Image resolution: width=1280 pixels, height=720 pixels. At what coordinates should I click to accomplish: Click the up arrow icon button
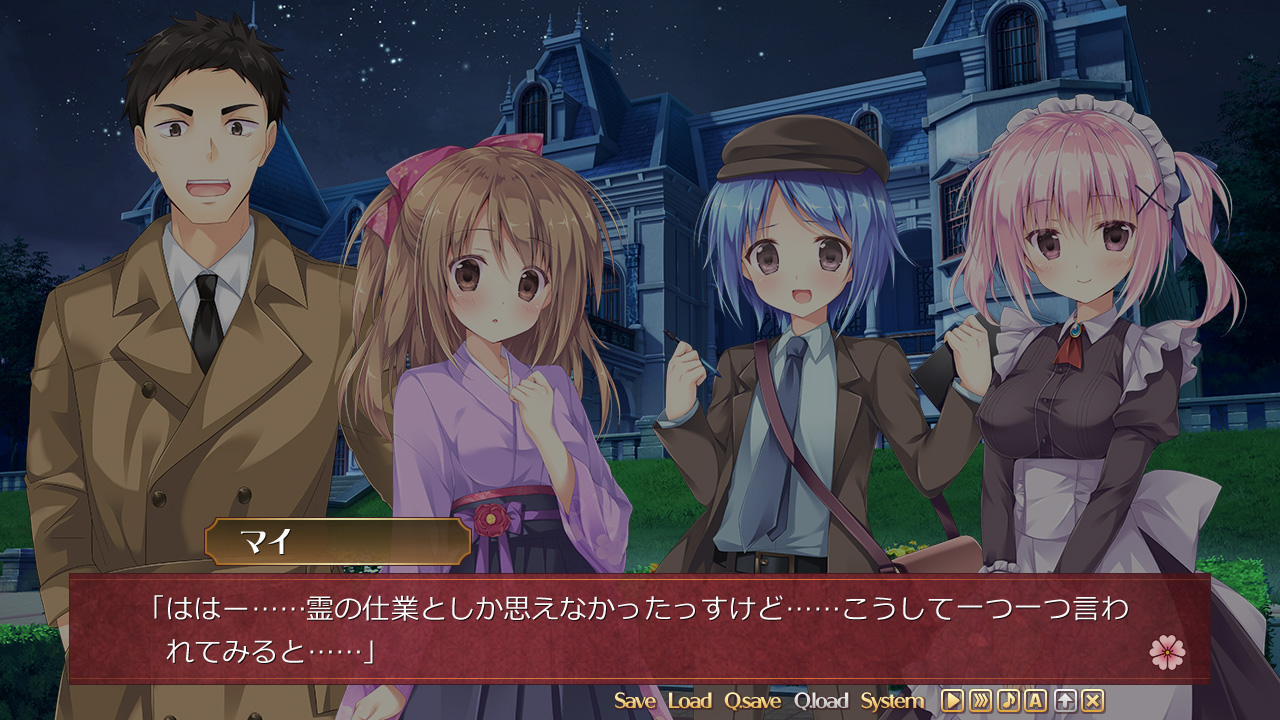[1065, 701]
